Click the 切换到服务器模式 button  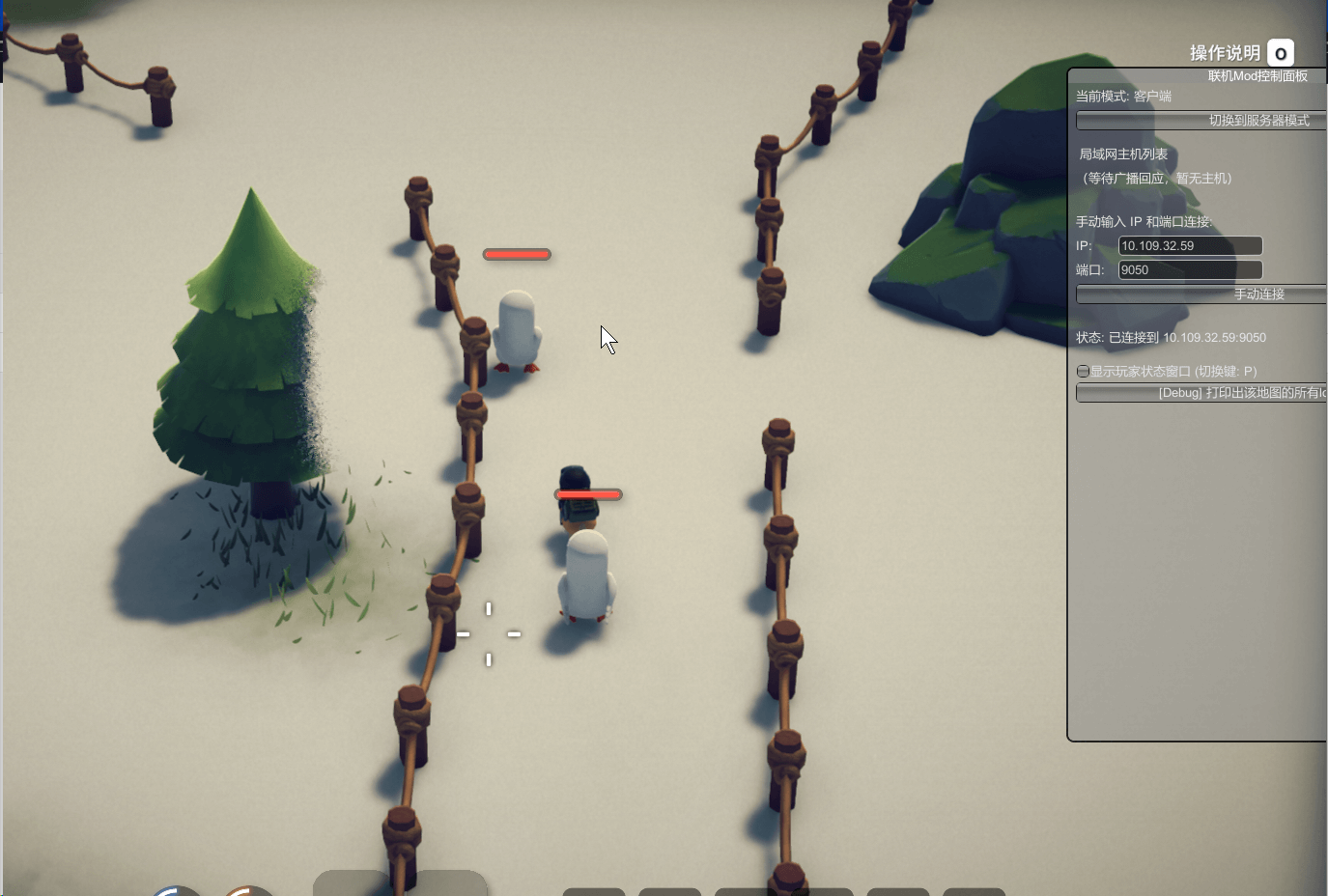[x=1202, y=121]
